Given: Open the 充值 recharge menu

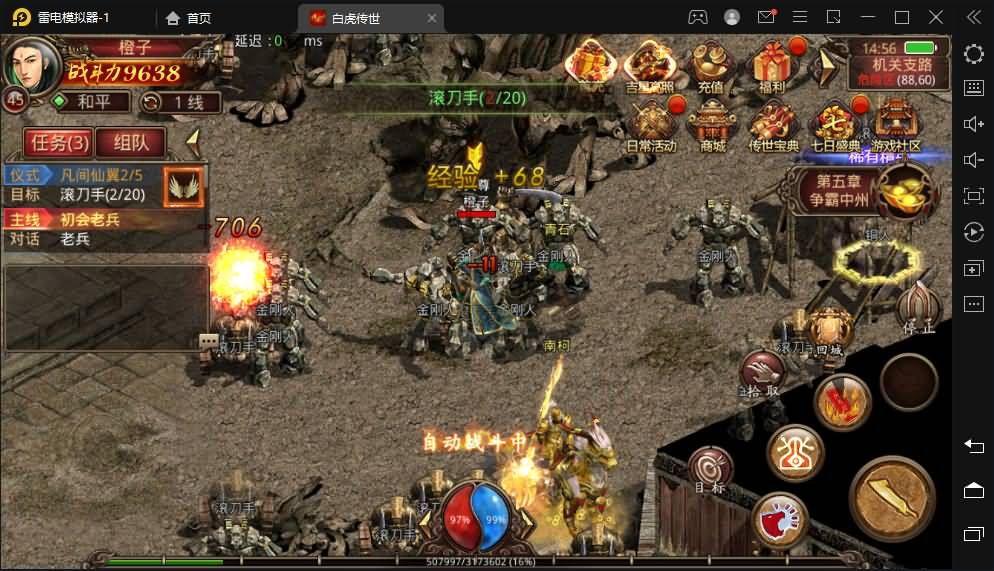Looking at the screenshot, I should coord(710,66).
